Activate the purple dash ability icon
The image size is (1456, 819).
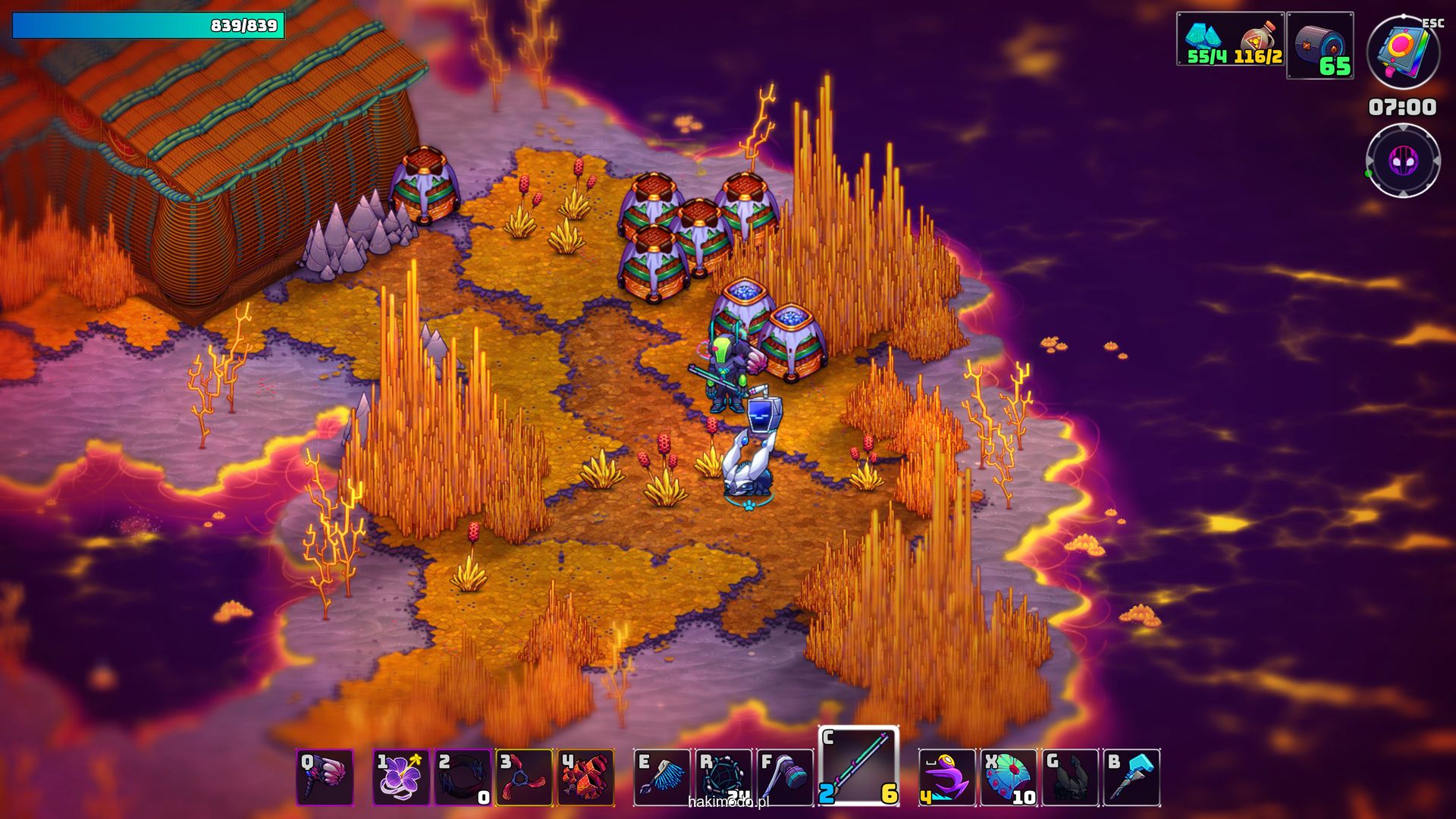pos(947,777)
